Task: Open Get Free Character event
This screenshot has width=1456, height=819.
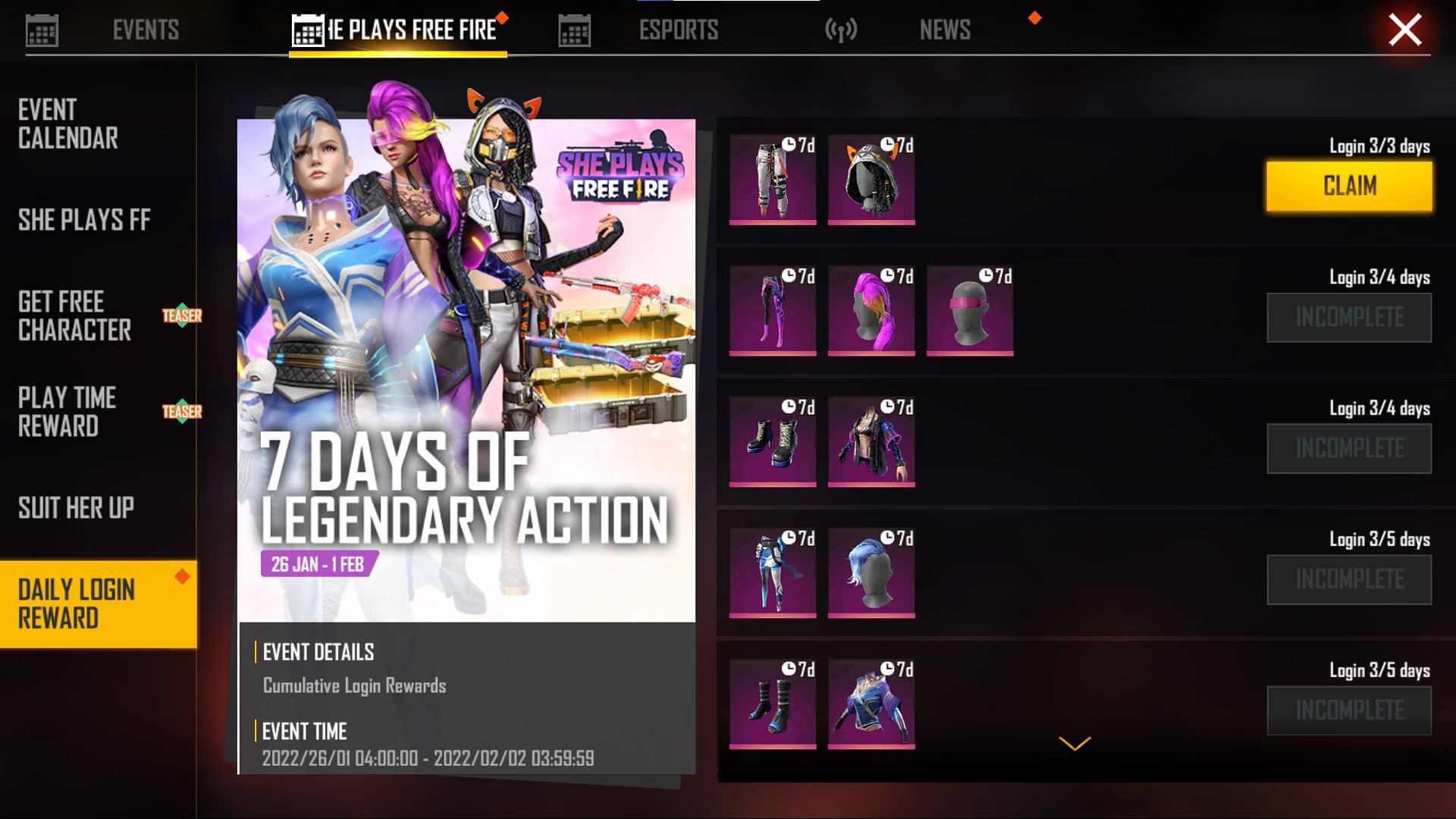Action: (x=74, y=315)
